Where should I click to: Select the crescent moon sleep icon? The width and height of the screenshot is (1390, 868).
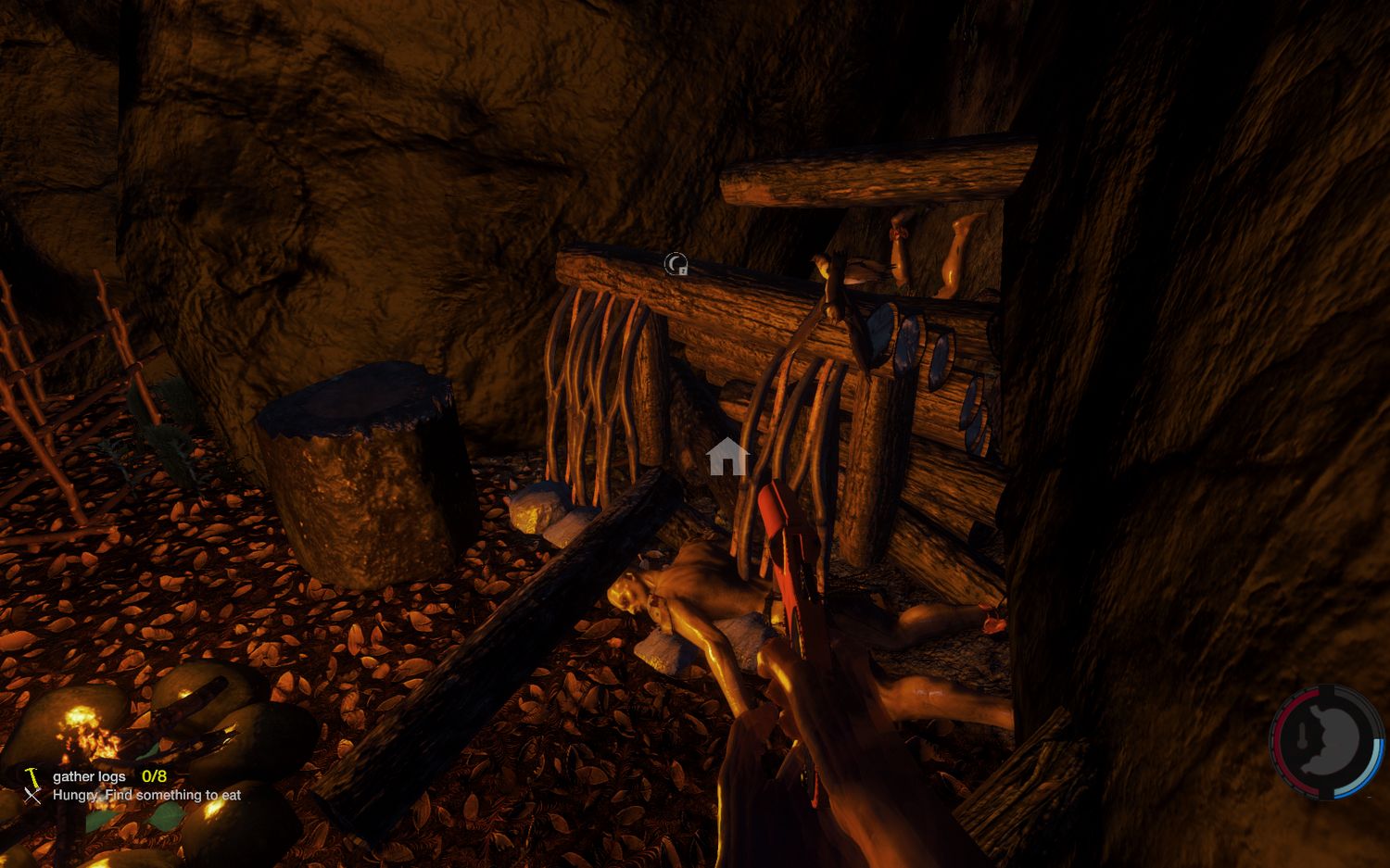(676, 265)
